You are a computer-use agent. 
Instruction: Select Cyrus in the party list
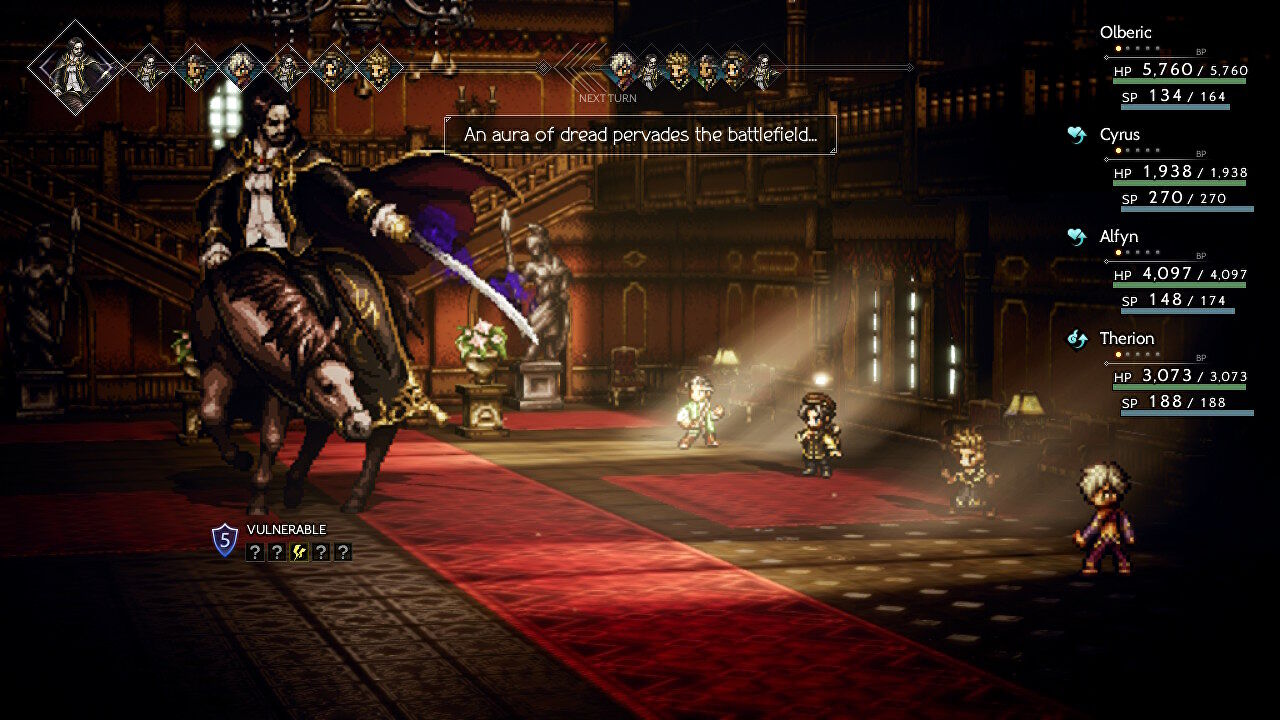(x=1175, y=168)
